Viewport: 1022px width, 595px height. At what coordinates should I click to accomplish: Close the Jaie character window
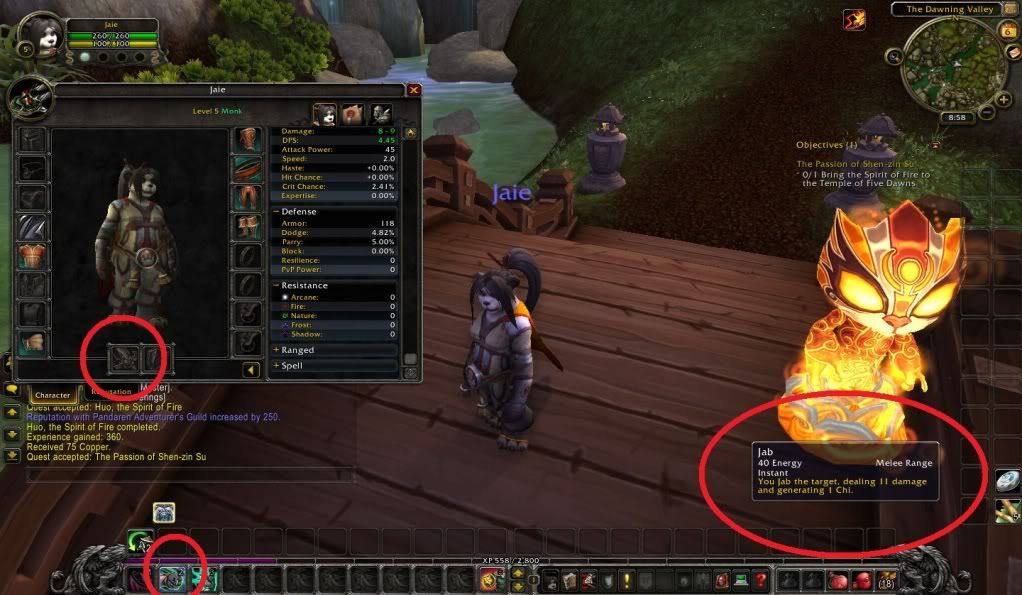tap(414, 90)
